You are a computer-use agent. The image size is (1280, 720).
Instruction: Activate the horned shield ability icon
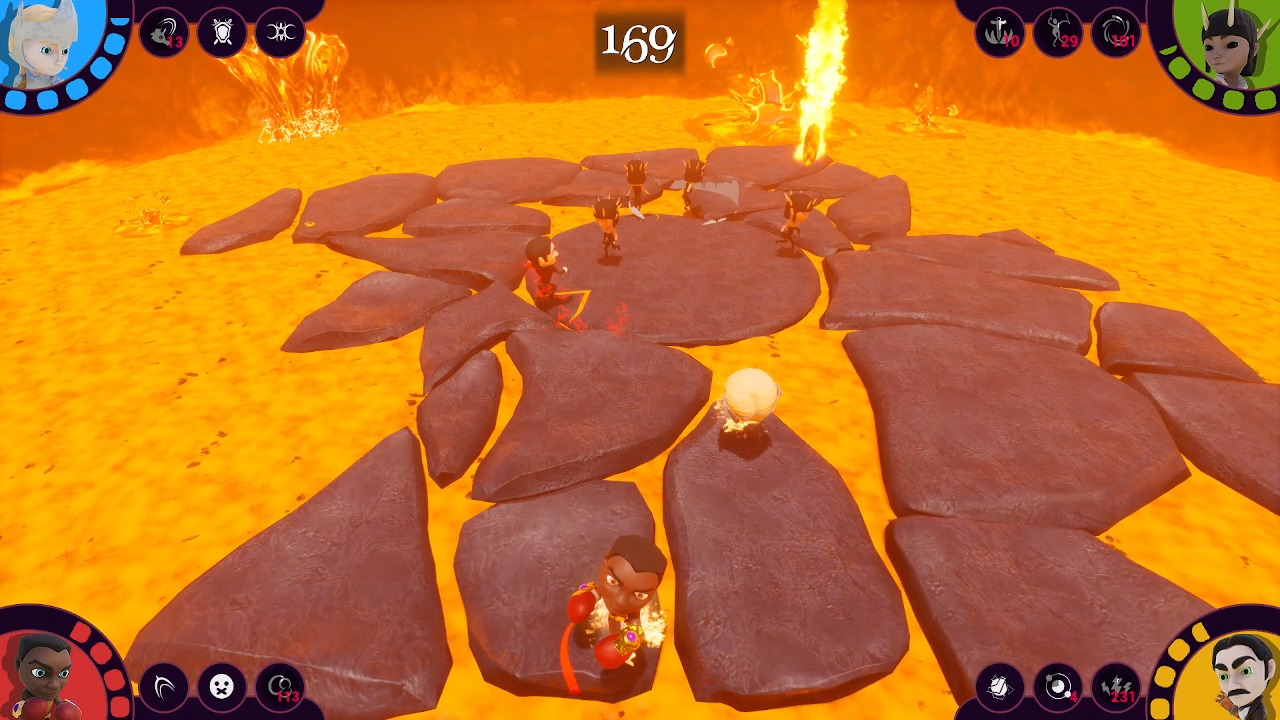[222, 30]
